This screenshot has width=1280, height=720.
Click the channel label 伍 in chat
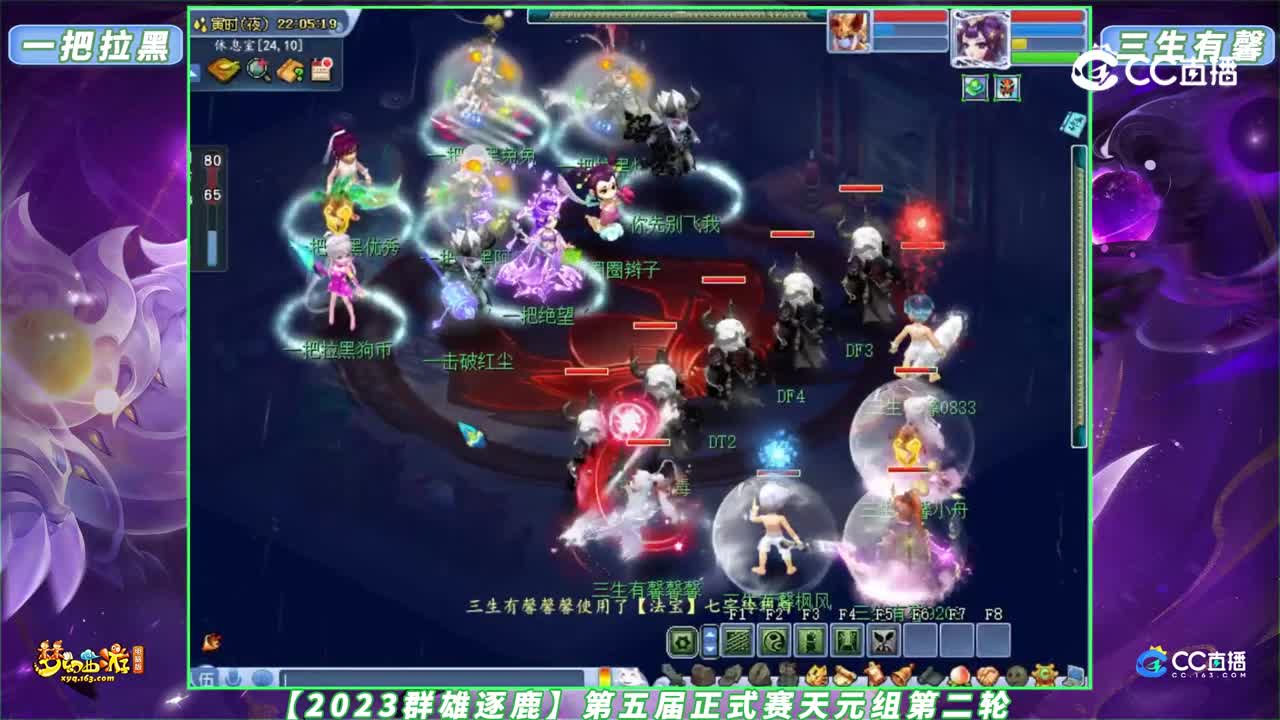pyautogui.click(x=206, y=677)
